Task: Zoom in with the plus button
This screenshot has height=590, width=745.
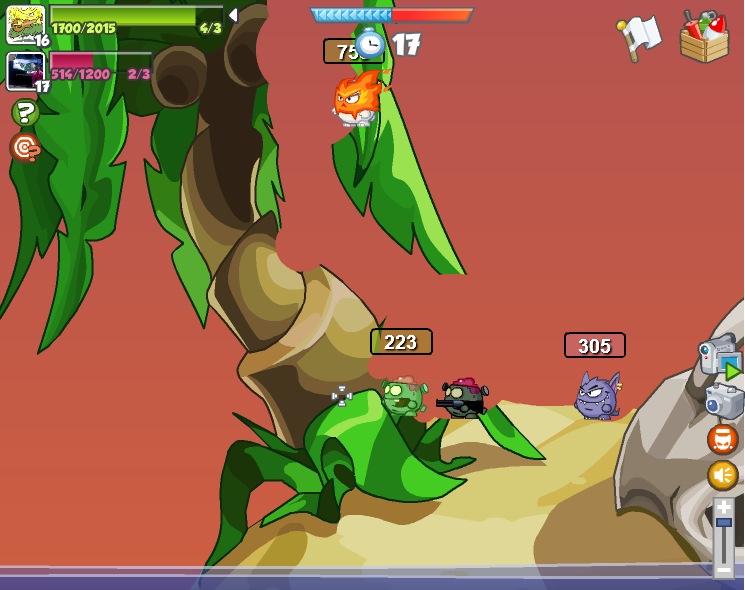Action: pyautogui.click(x=723, y=507)
